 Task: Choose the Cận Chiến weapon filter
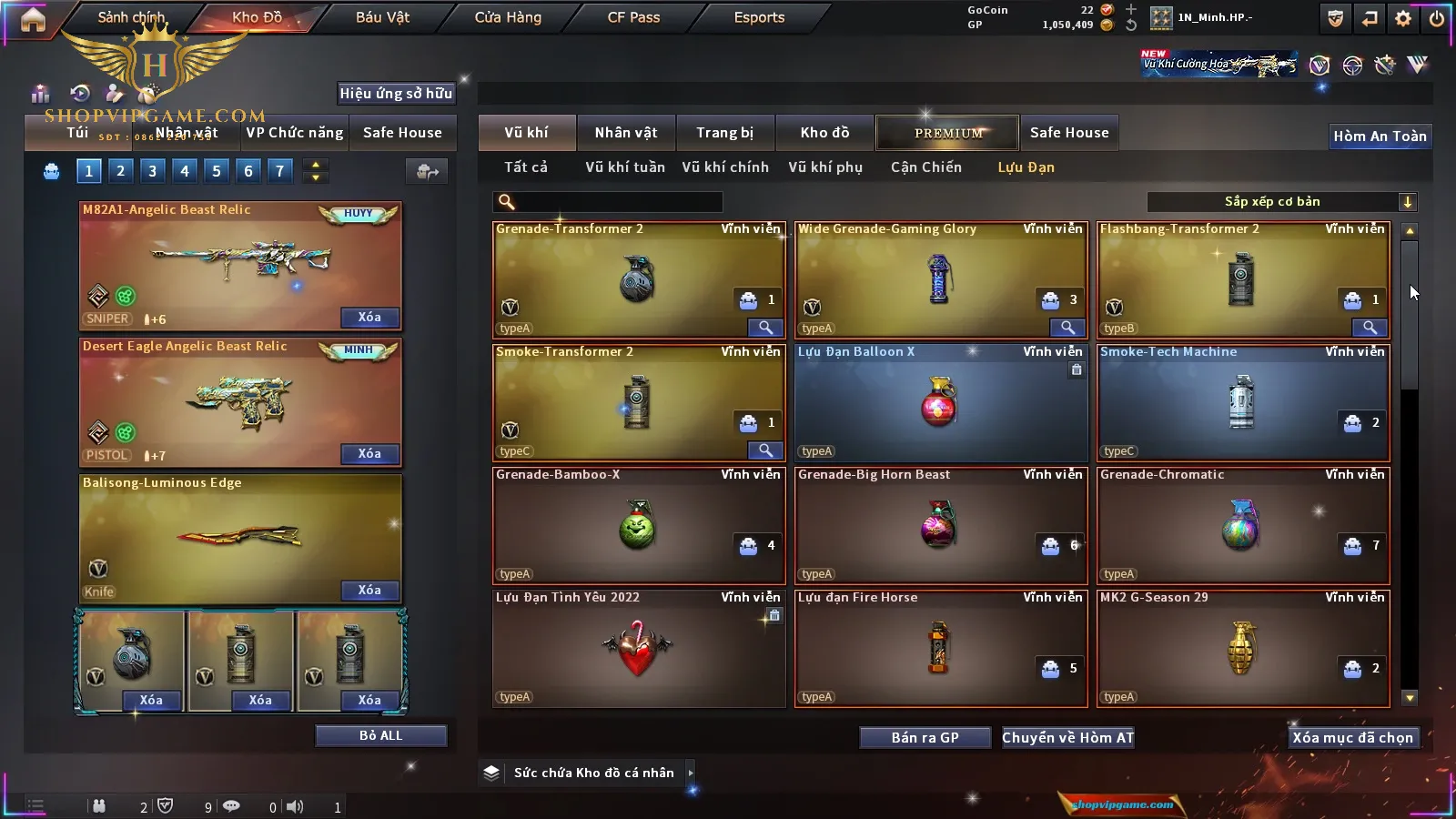point(925,167)
